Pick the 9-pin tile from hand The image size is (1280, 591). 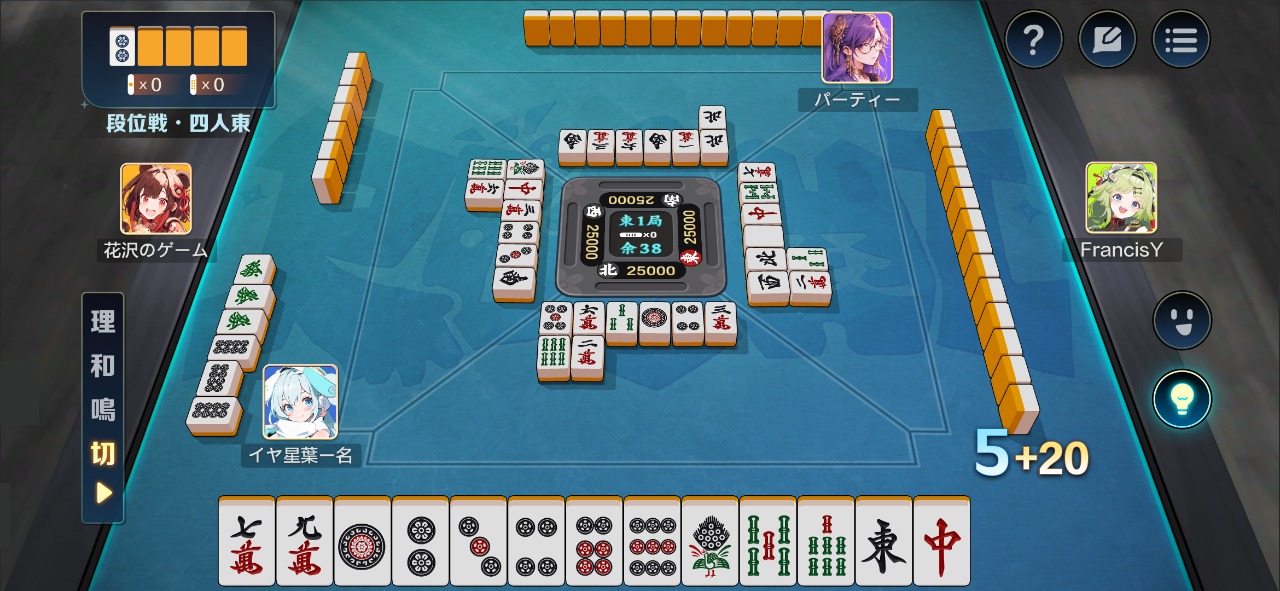point(652,541)
